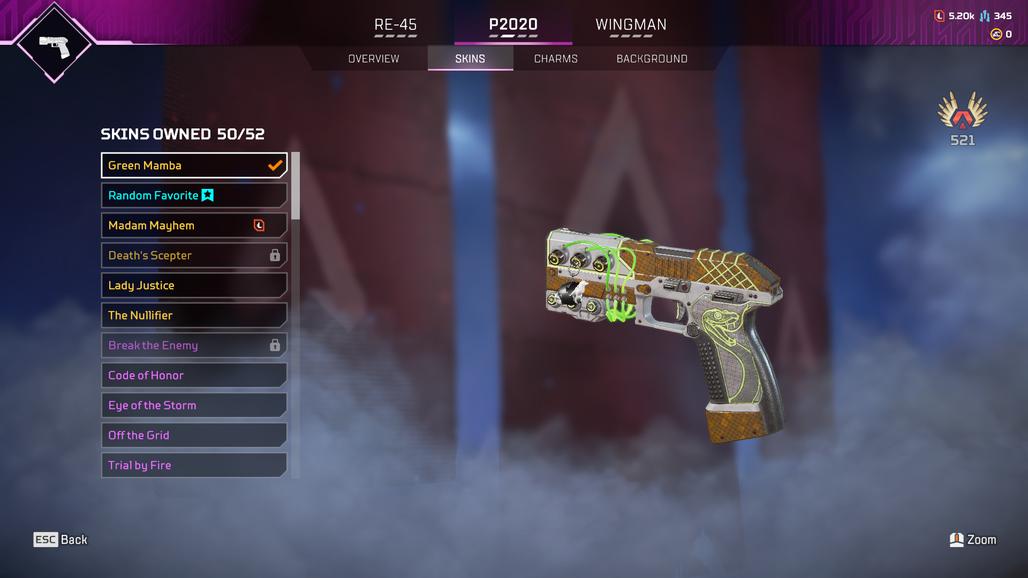This screenshot has height=578, width=1028.
Task: Select the Off the Grid skin
Action: tap(194, 436)
